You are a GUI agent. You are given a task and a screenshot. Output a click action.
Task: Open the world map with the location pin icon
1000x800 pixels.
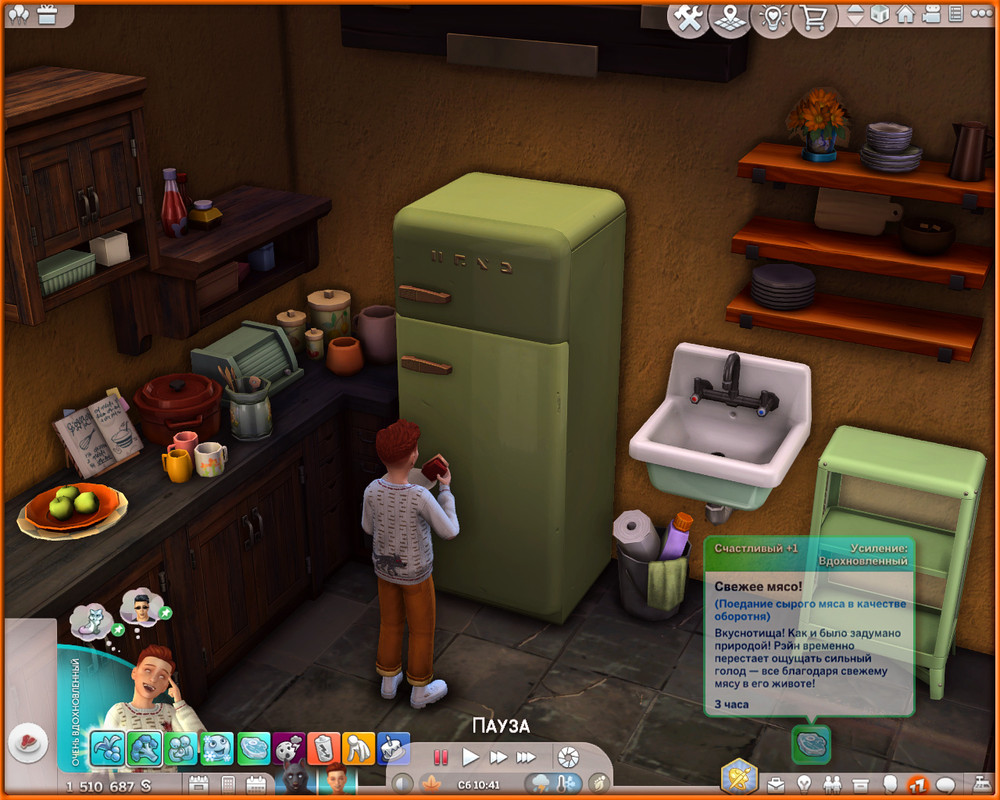coord(729,18)
